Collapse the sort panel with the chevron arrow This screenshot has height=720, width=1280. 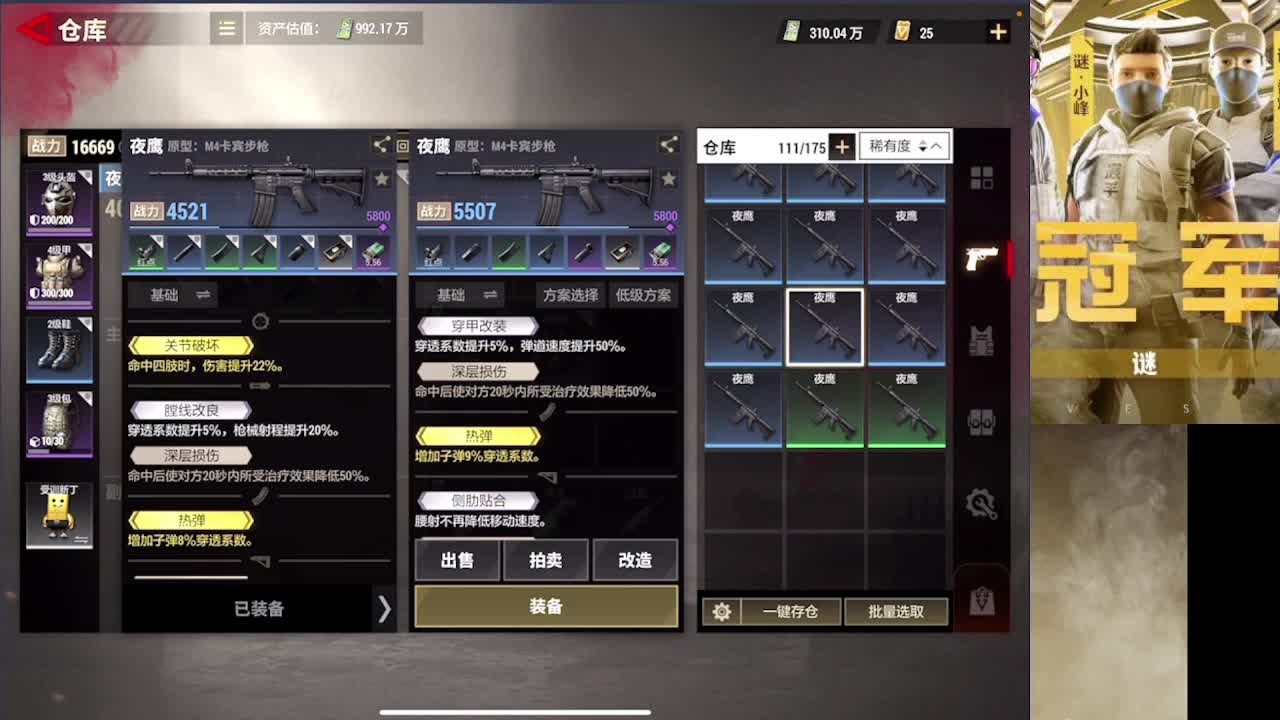[935, 146]
